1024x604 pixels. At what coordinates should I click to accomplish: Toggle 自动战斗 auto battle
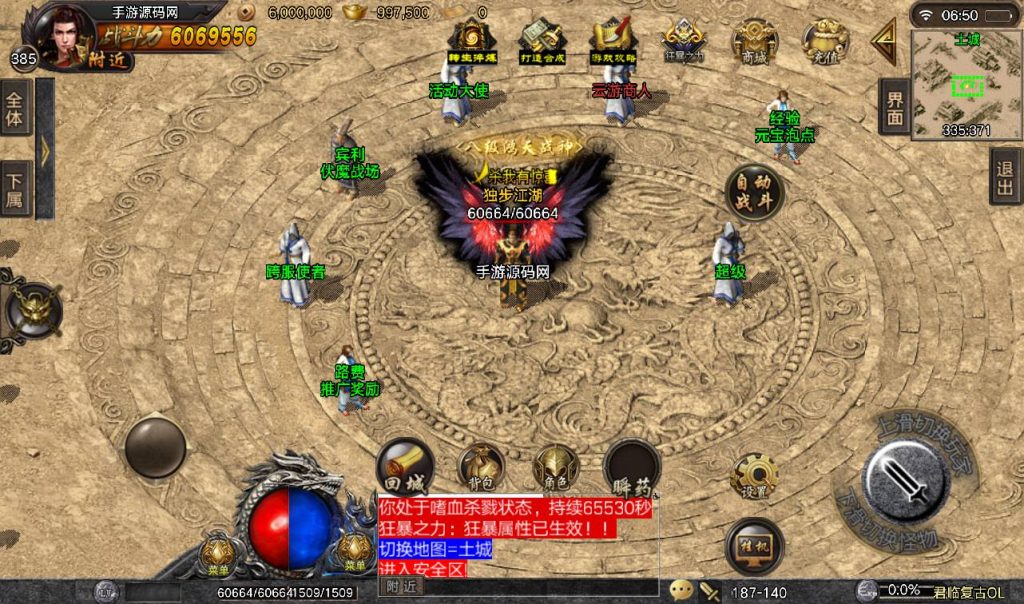coord(754,192)
